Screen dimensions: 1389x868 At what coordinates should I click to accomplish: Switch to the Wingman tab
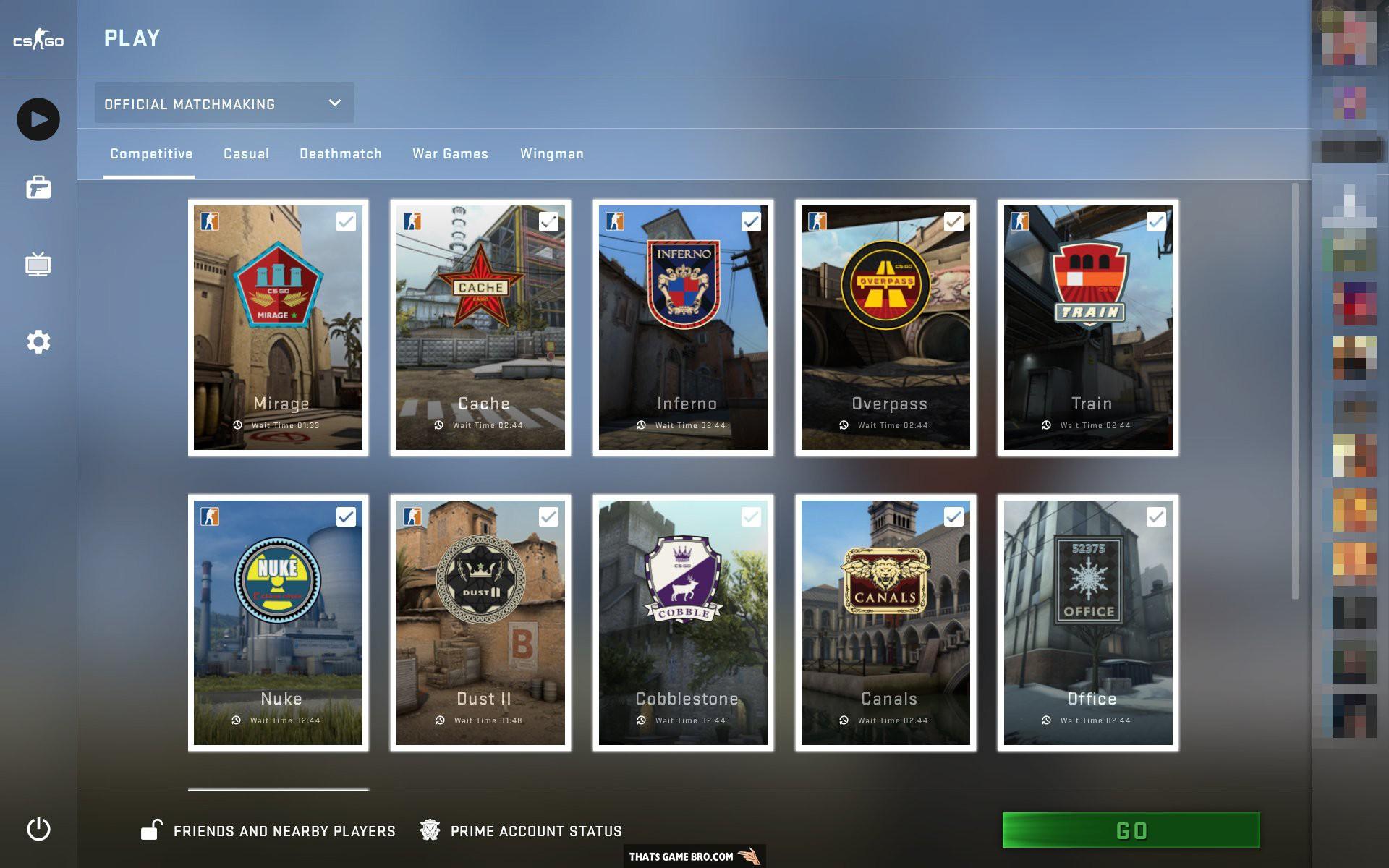[551, 153]
